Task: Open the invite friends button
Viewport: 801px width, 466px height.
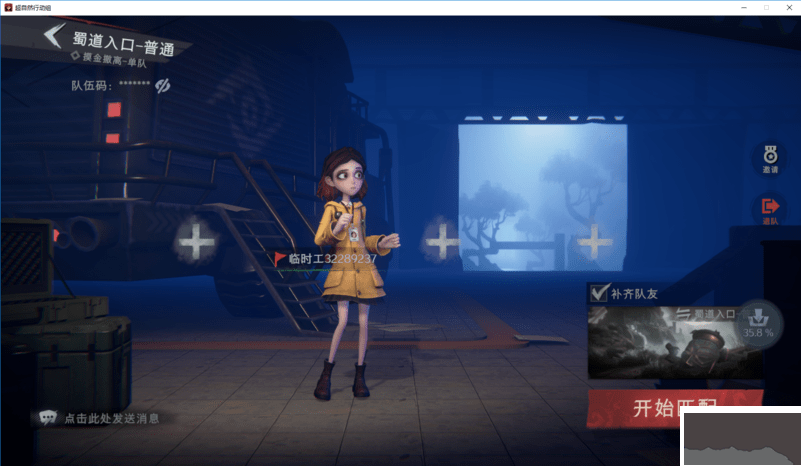Action: click(770, 158)
